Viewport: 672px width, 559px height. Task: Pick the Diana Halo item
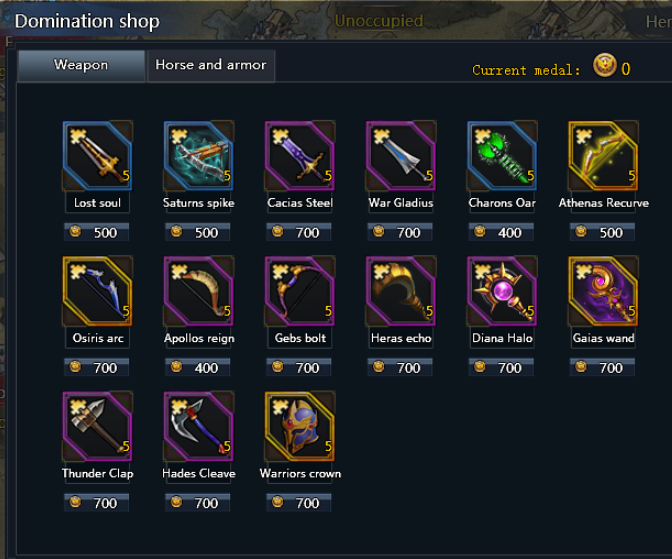(502, 291)
